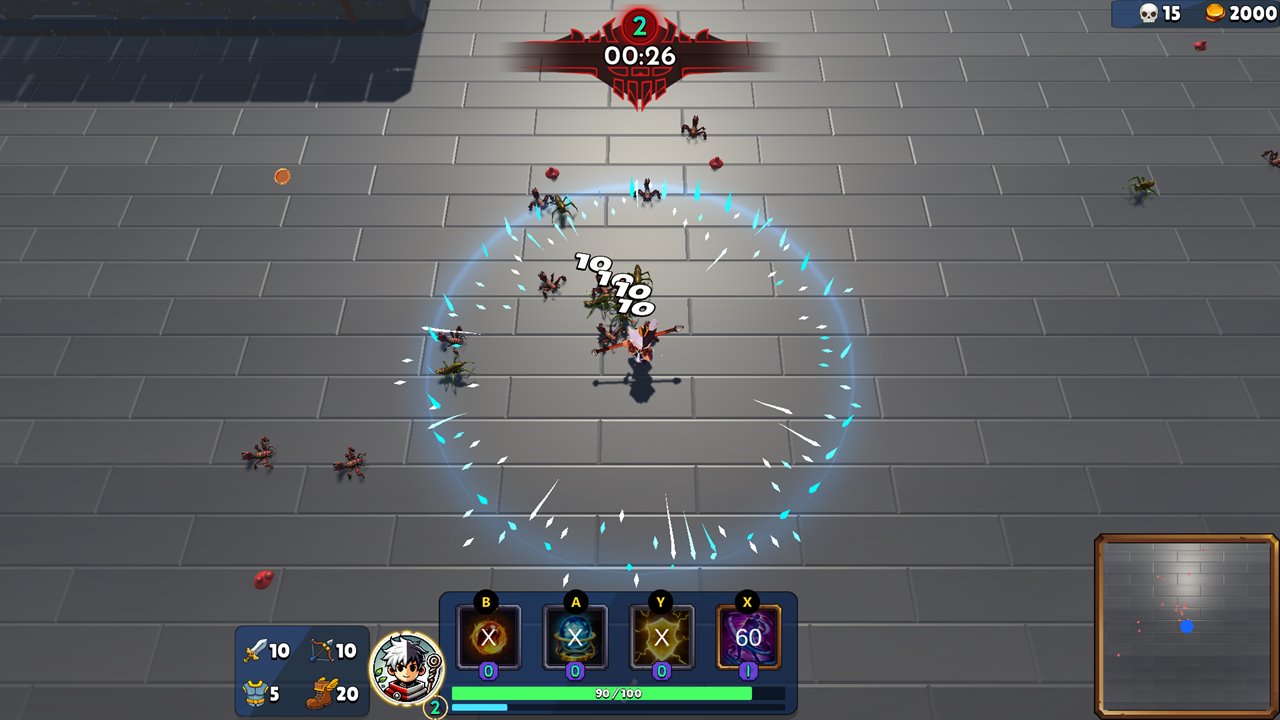Use the X purple skill showing 60 charges
The height and width of the screenshot is (720, 1280).
[747, 638]
